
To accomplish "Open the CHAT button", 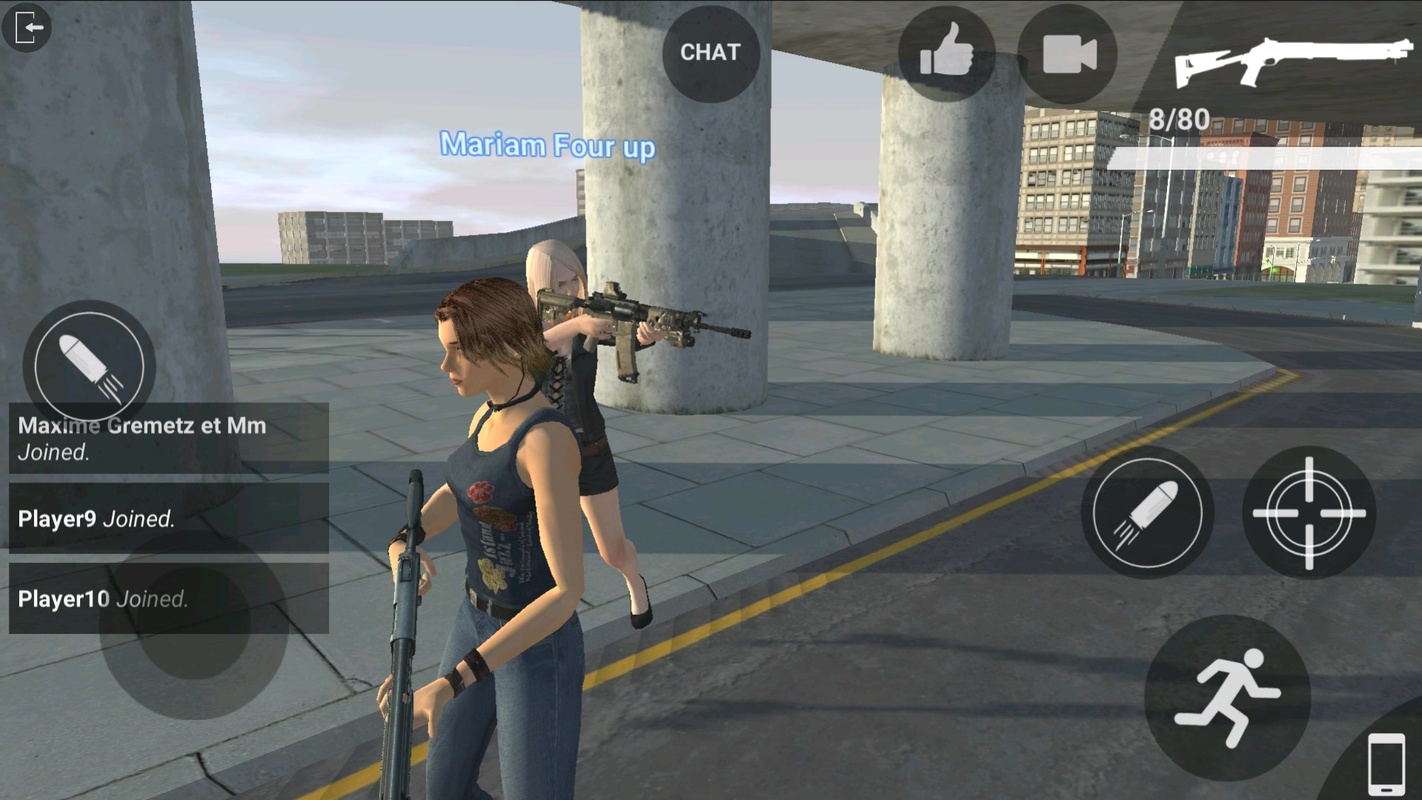I will (x=710, y=53).
